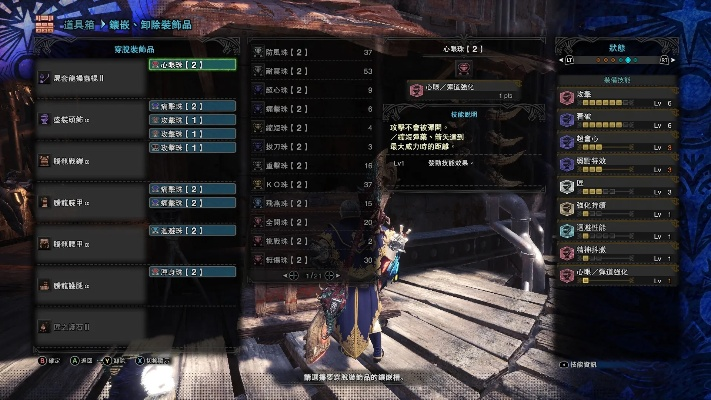Select the 匠 skill row
The height and width of the screenshot is (400, 711).
point(615,186)
